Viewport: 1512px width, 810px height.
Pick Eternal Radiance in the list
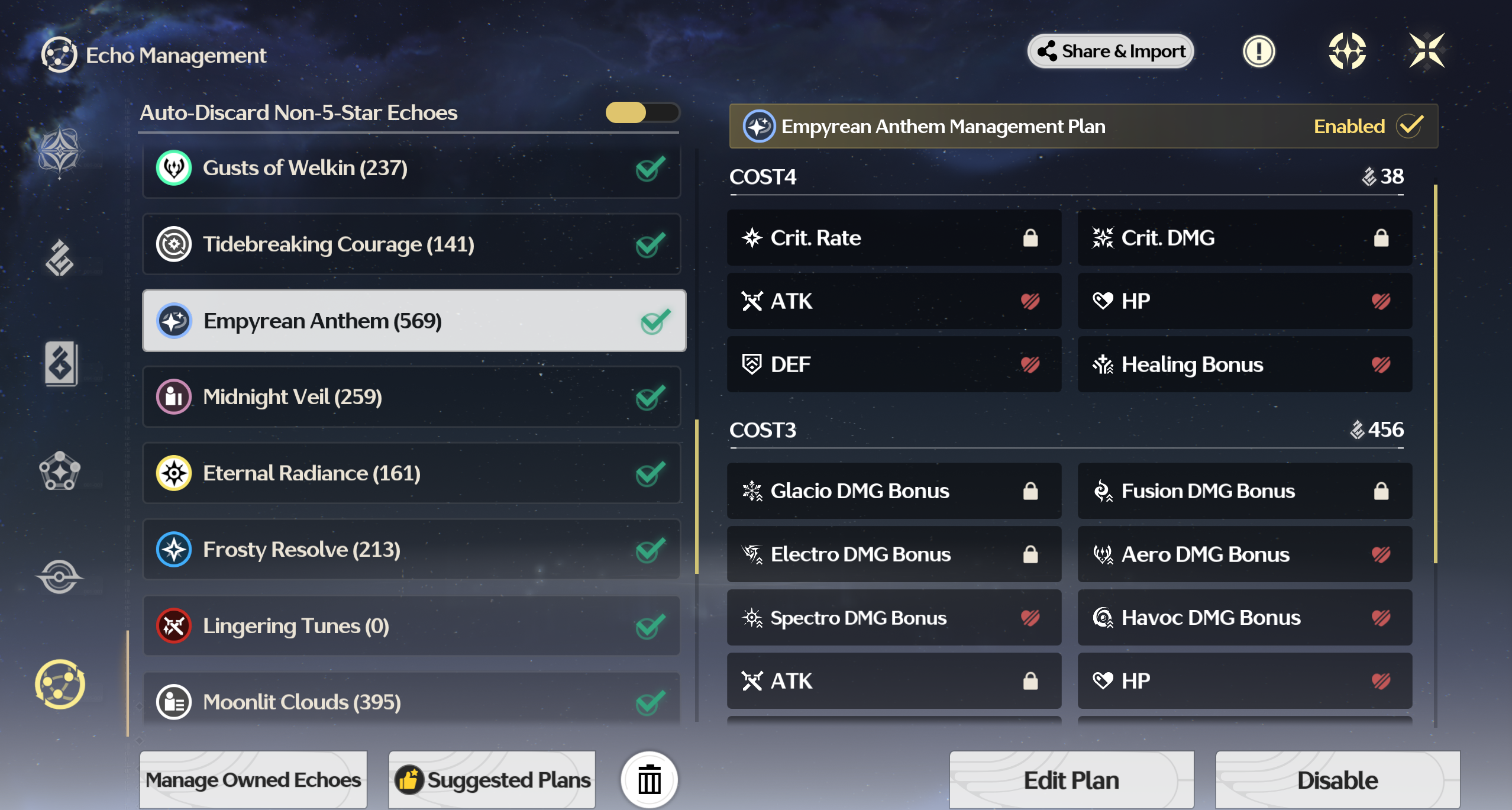(411, 473)
